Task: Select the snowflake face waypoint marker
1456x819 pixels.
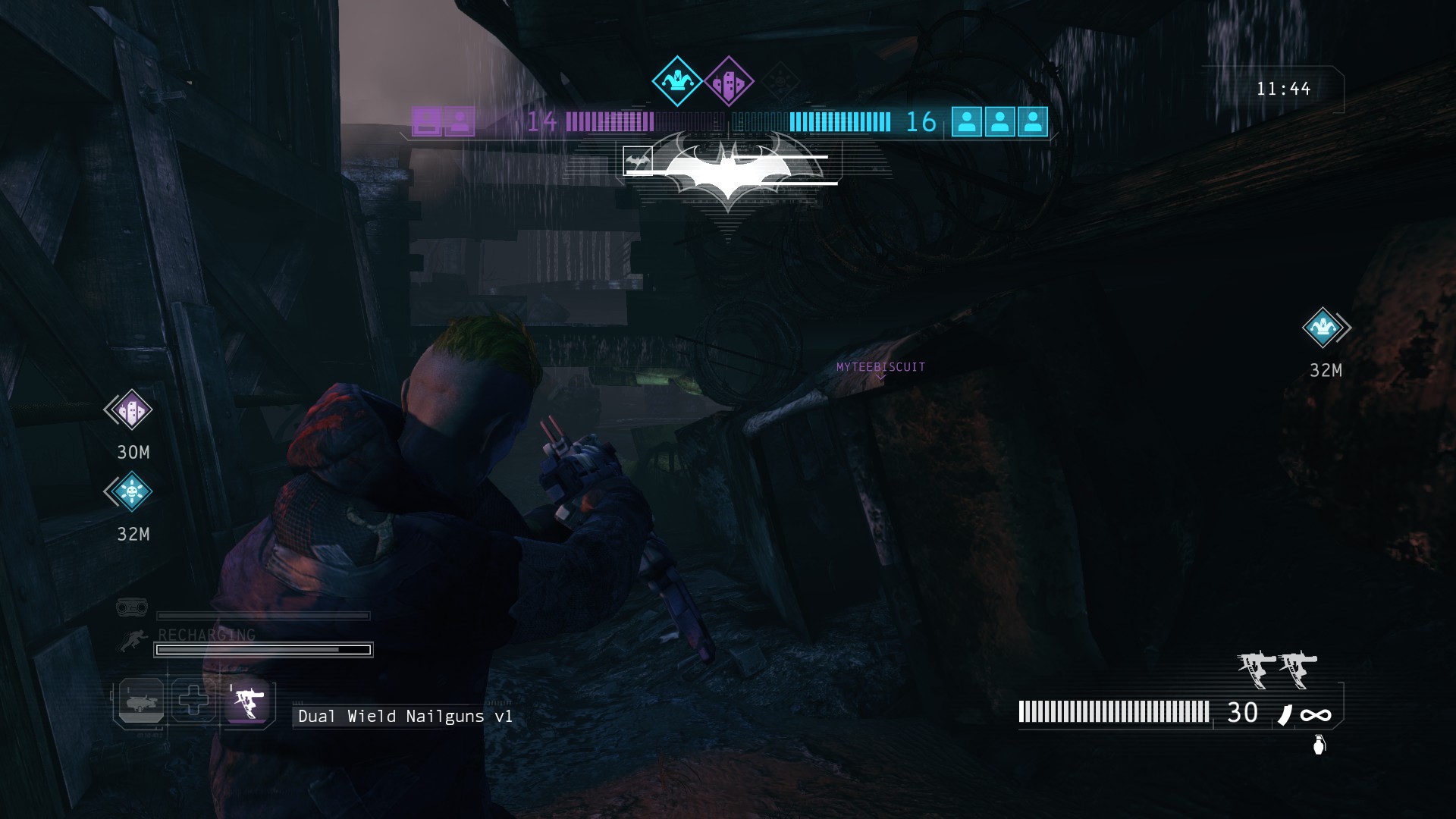Action: tap(130, 492)
